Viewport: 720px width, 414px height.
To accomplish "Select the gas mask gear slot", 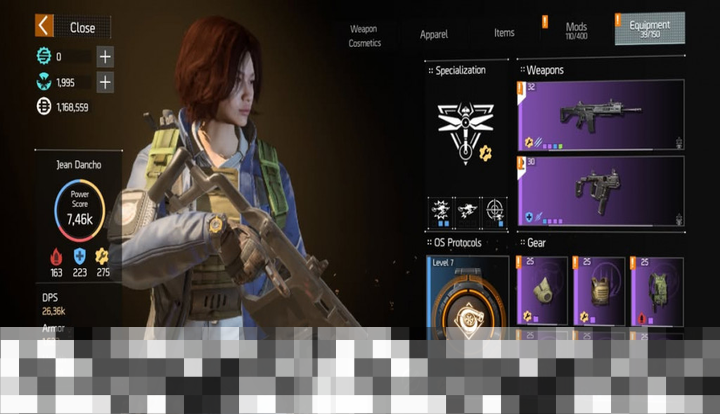I will point(542,291).
